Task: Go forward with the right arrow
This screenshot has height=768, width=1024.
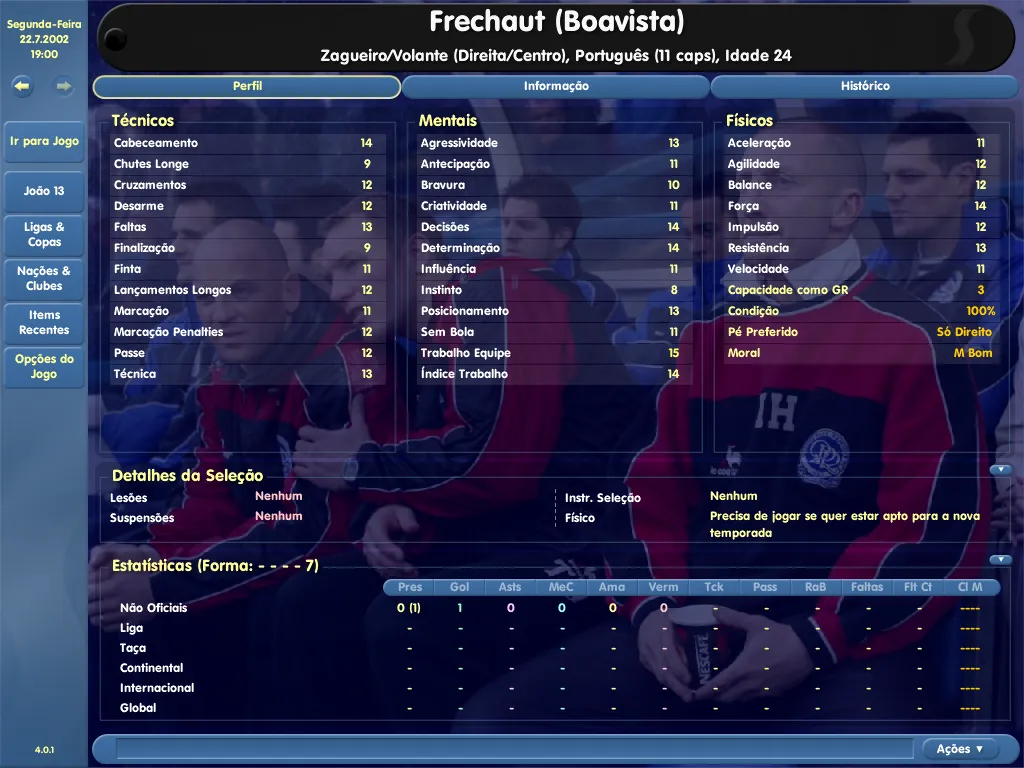Action: coord(64,87)
